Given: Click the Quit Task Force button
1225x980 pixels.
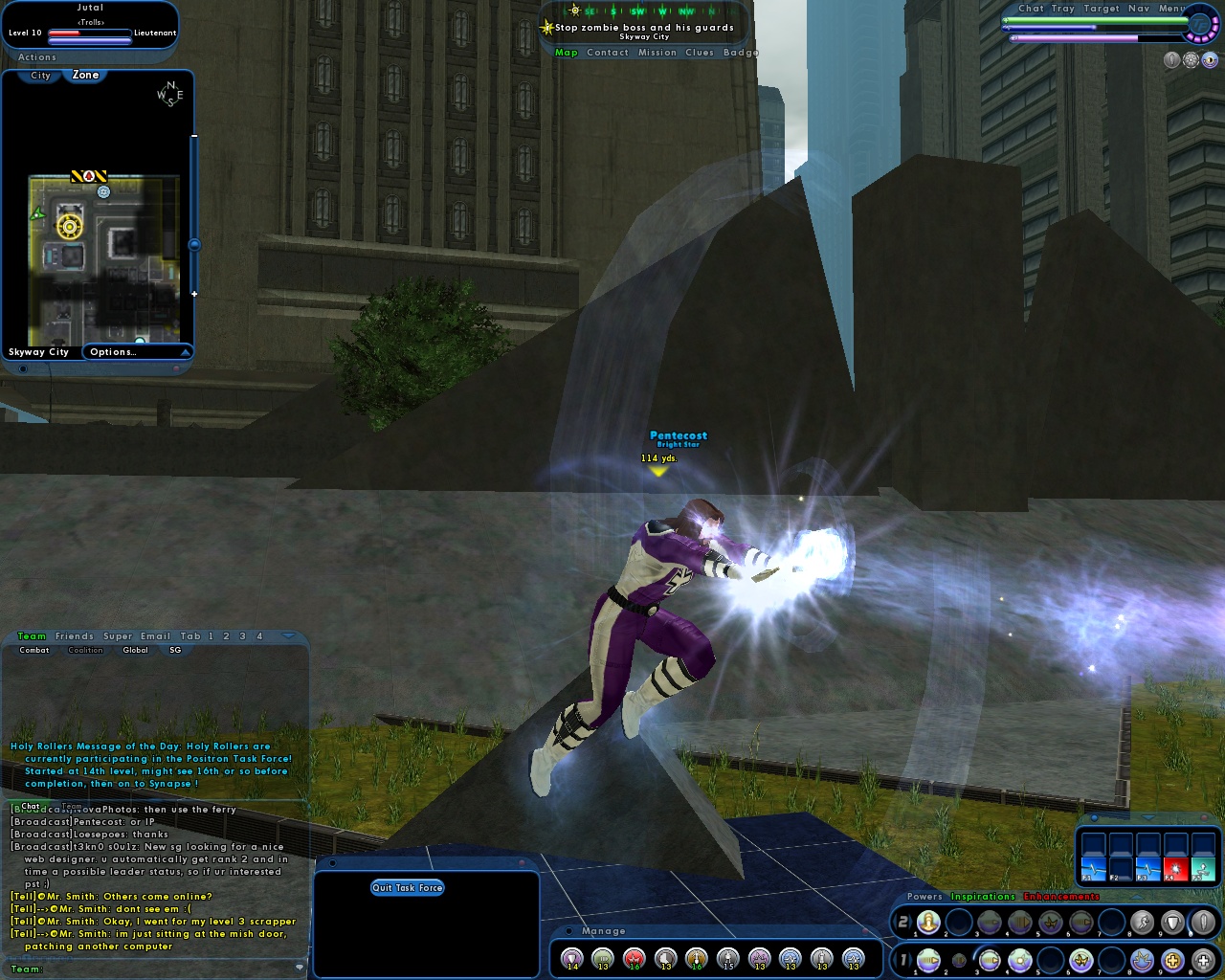Looking at the screenshot, I should coord(410,887).
